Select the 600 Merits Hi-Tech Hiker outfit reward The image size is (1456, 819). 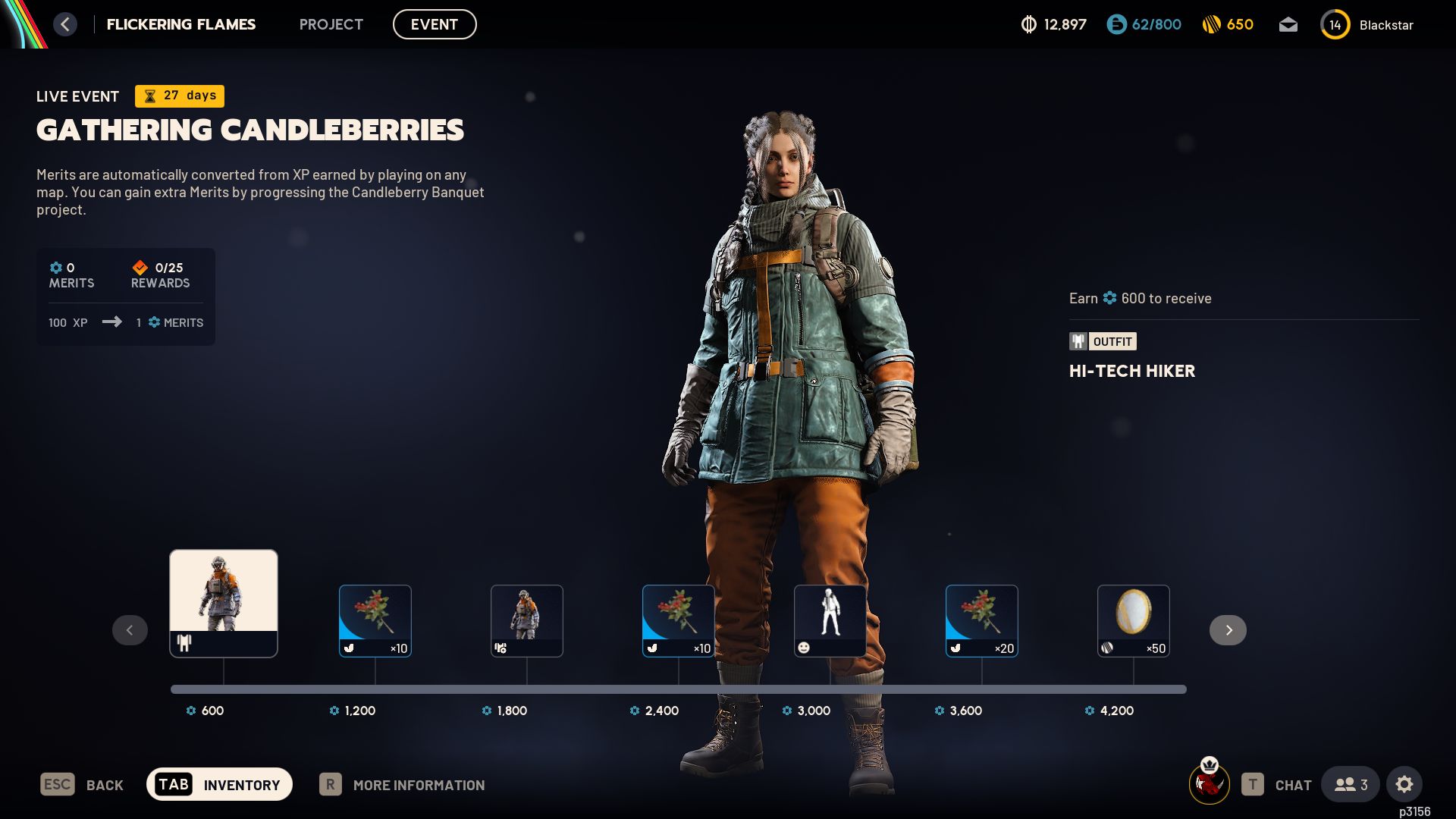[223, 603]
